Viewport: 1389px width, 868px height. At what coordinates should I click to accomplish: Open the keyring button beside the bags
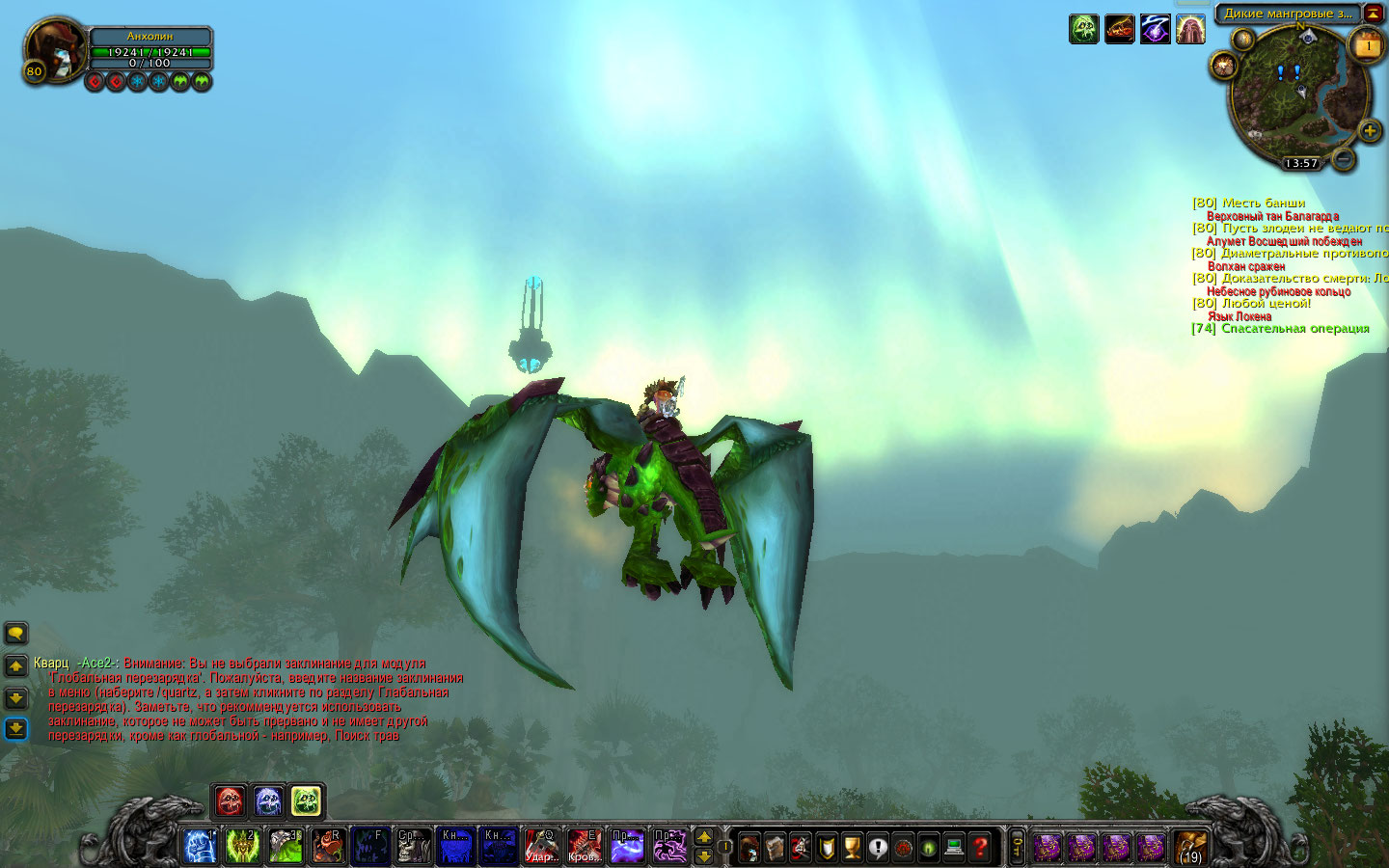point(1016,848)
